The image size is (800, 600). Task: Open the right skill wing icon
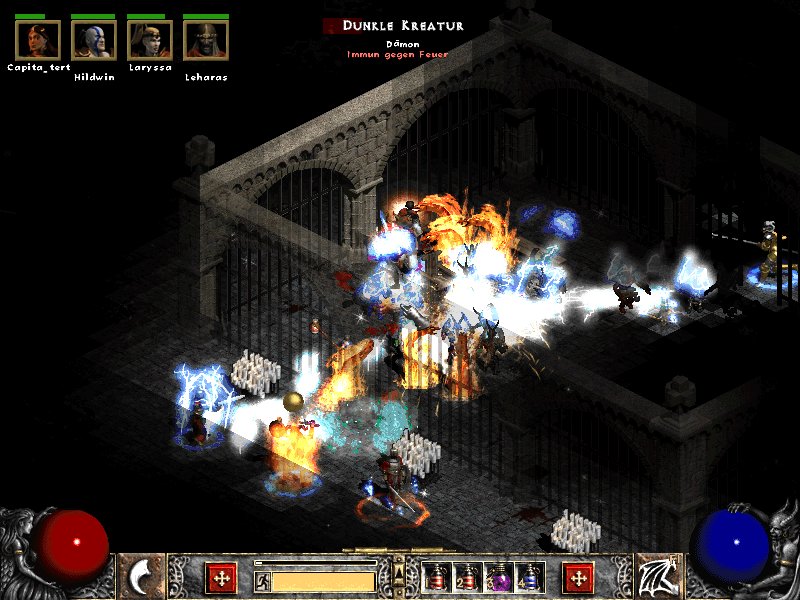click(658, 577)
